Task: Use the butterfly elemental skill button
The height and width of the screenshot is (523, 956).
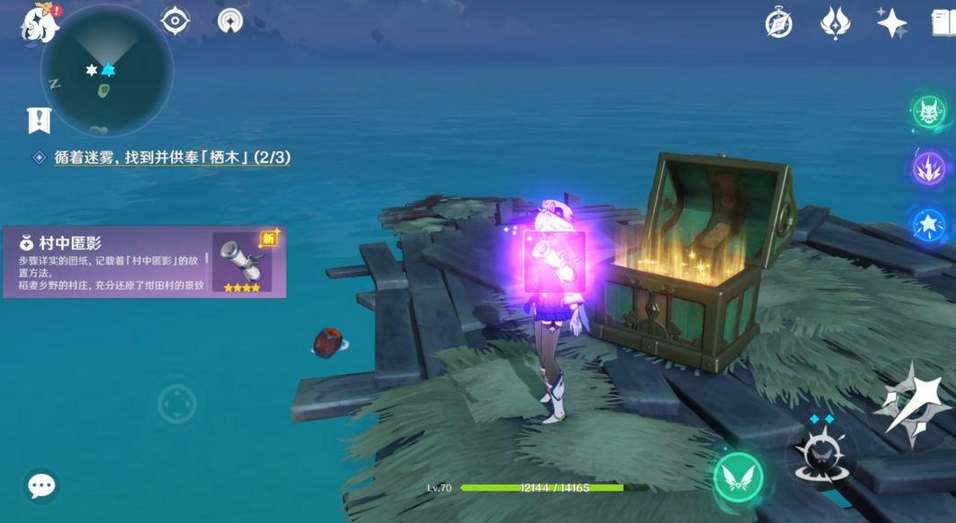Action: 822,454
